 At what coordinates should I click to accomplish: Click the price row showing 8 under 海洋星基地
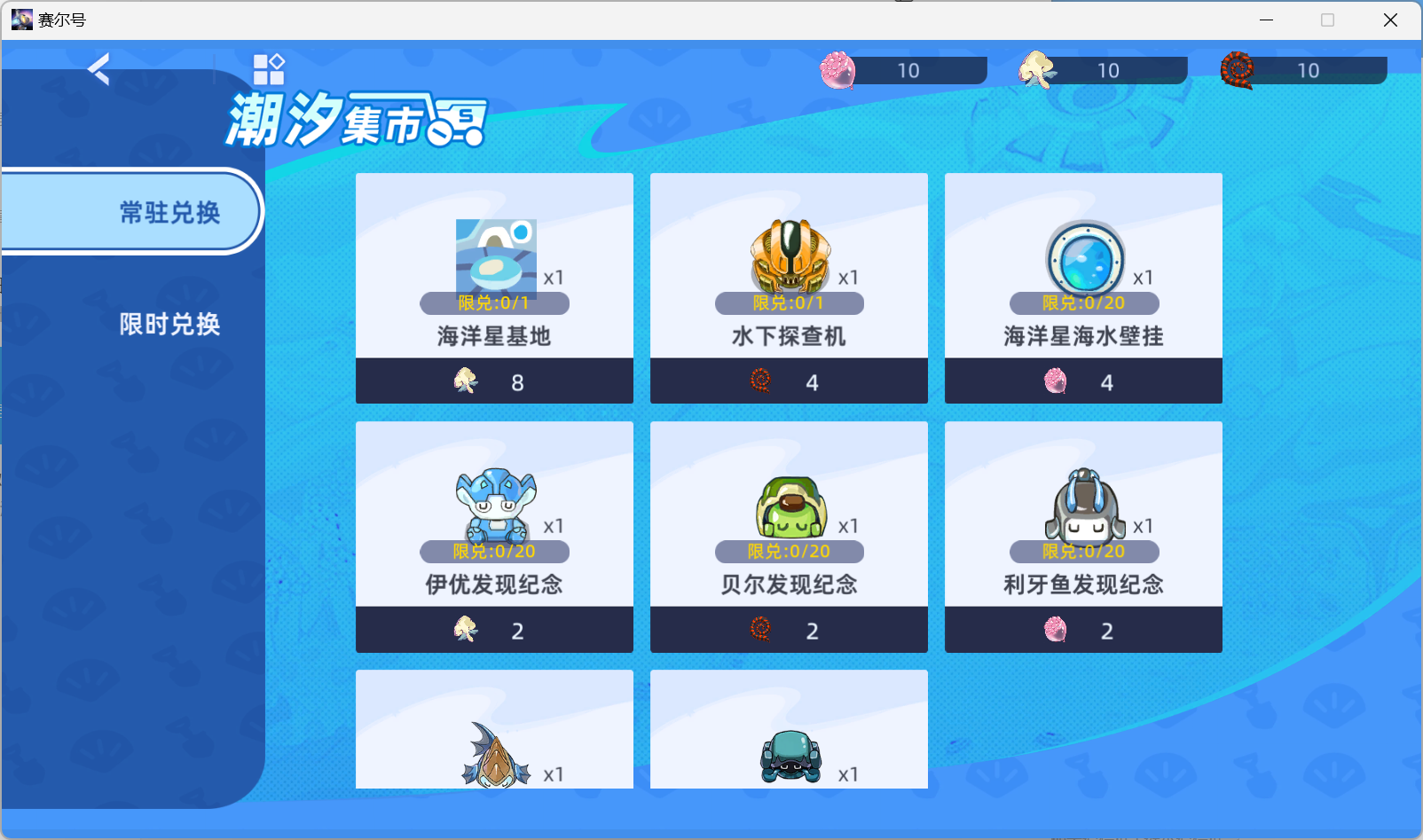tap(494, 381)
